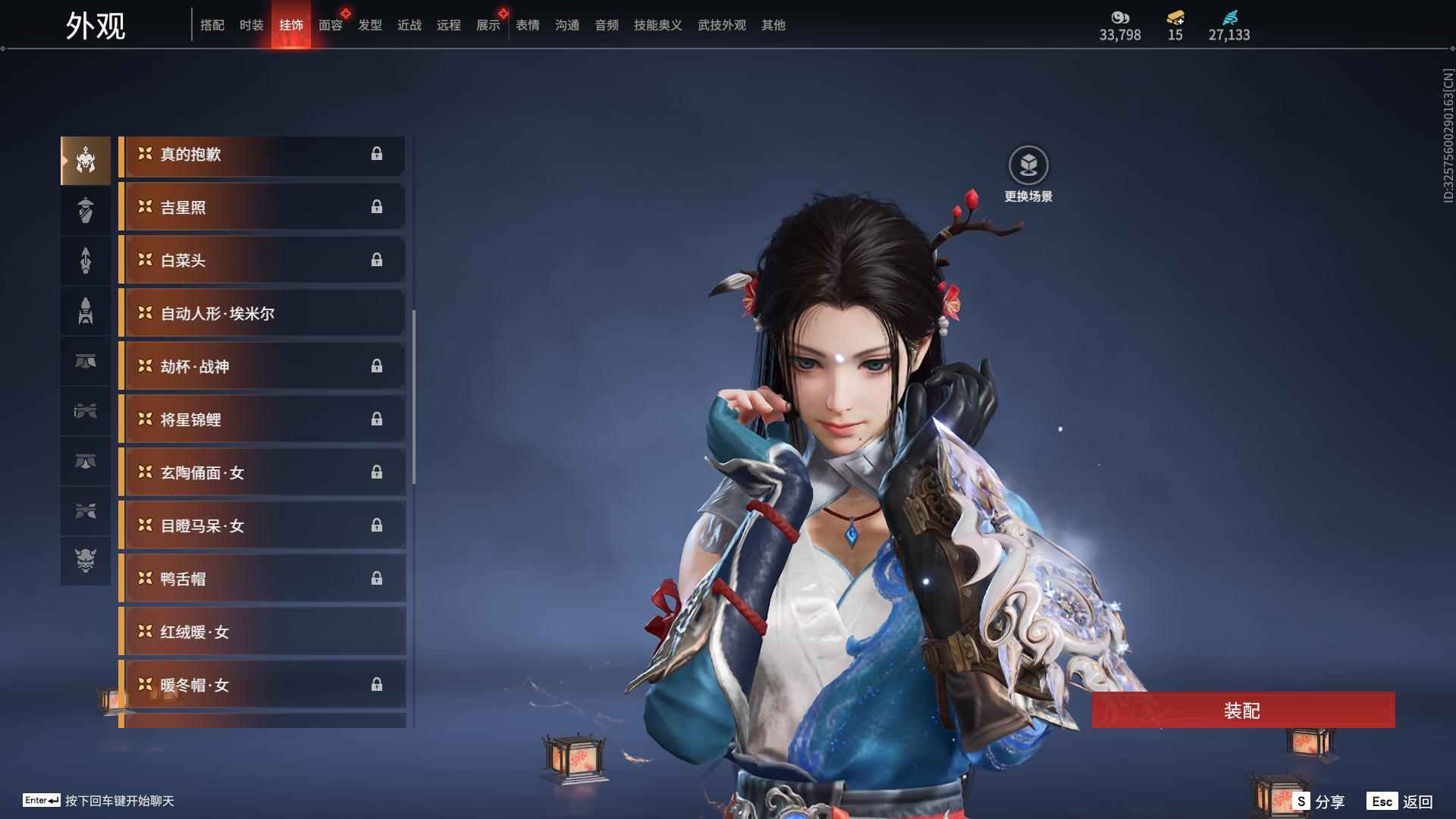This screenshot has height=819, width=1456.
Task: Open the oni mask category at sidebar bottom
Action: coord(86,562)
